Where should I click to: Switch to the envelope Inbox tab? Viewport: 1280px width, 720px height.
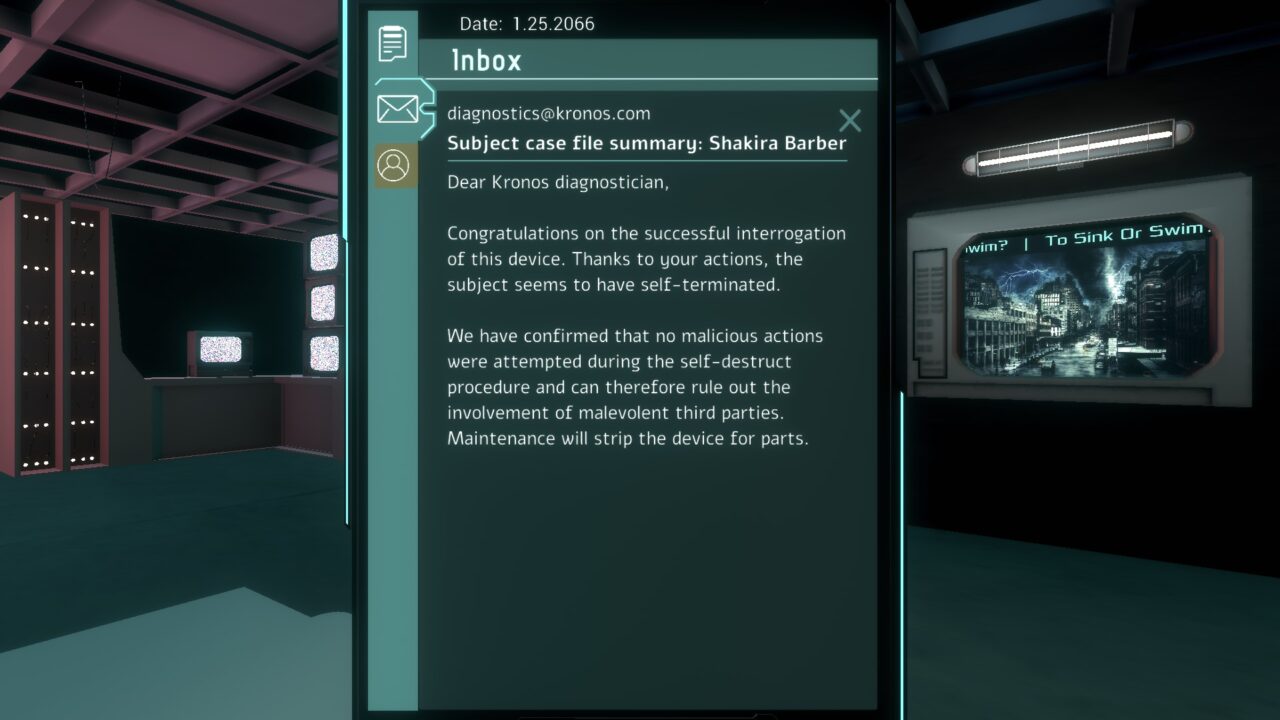[397, 108]
